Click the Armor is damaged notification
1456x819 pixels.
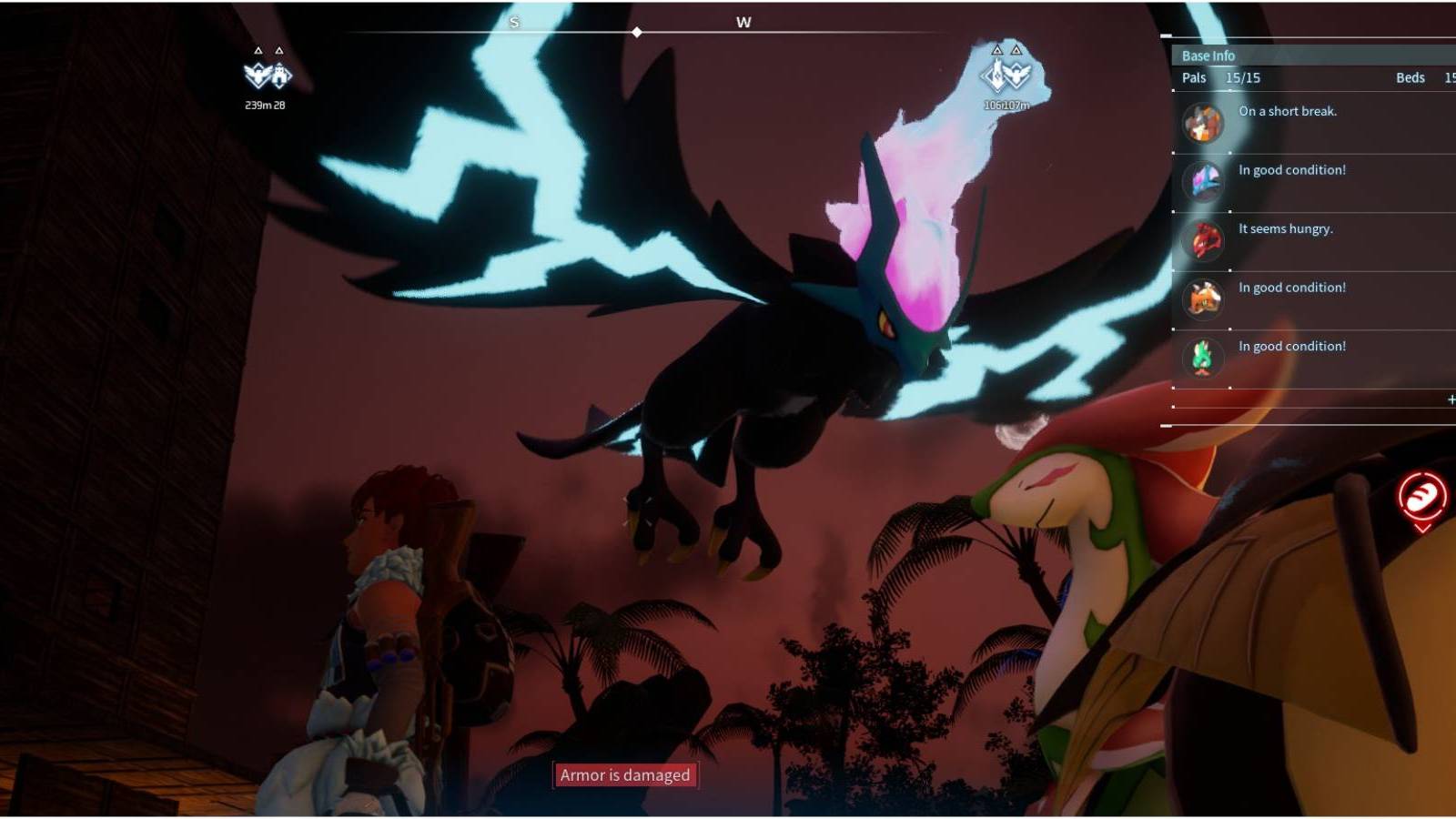pos(624,775)
